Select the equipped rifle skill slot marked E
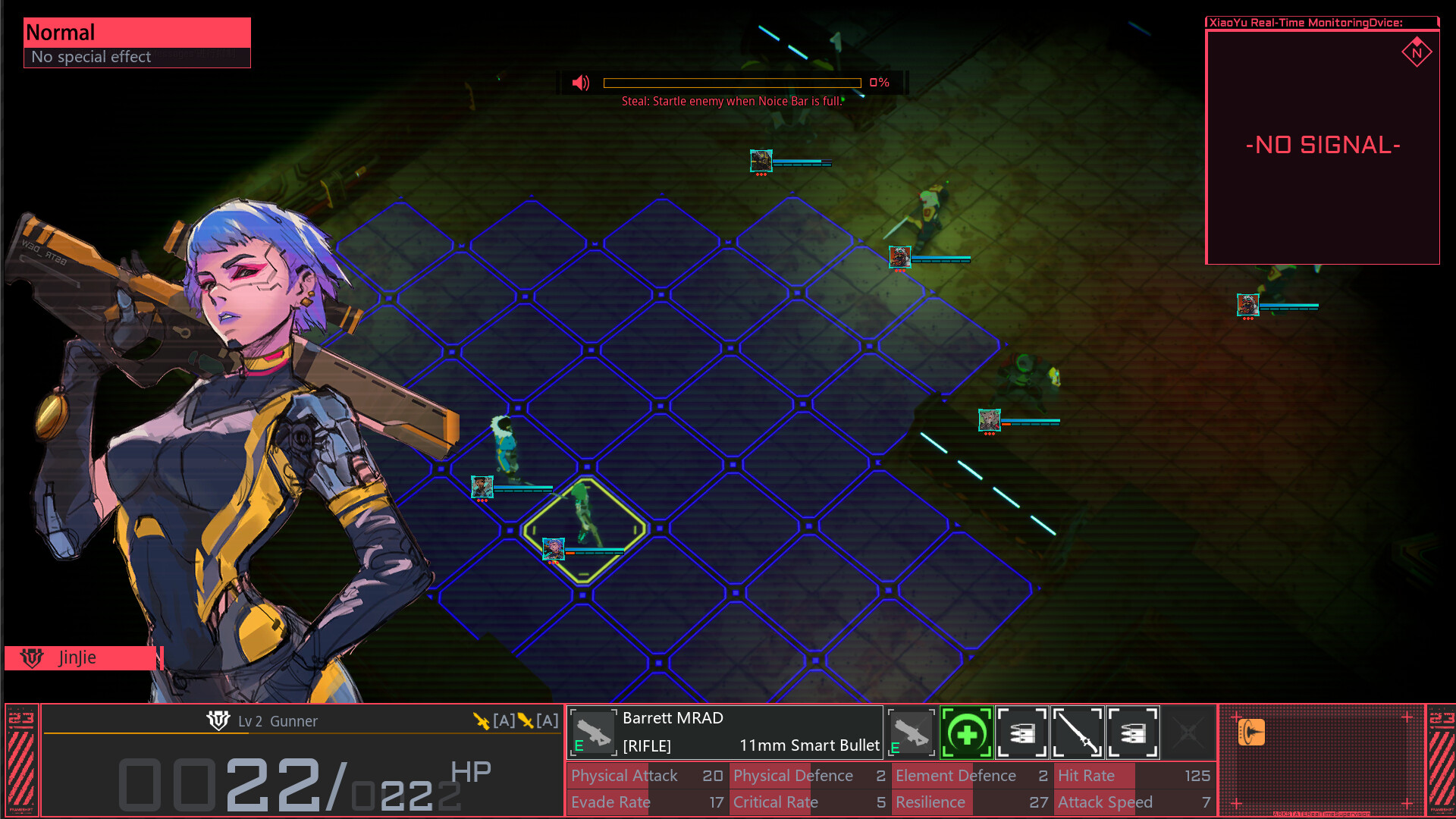The height and width of the screenshot is (819, 1456). click(x=910, y=732)
